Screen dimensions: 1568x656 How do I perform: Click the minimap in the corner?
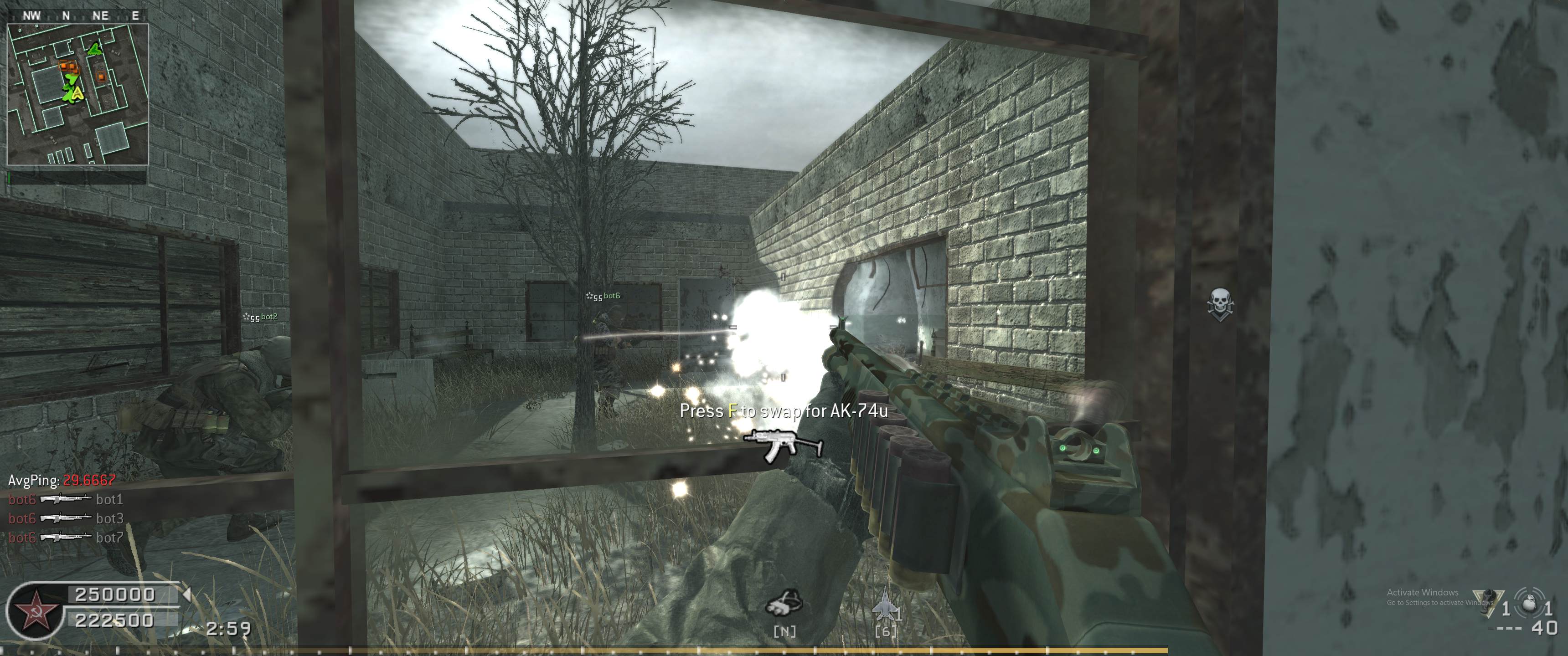[x=77, y=94]
